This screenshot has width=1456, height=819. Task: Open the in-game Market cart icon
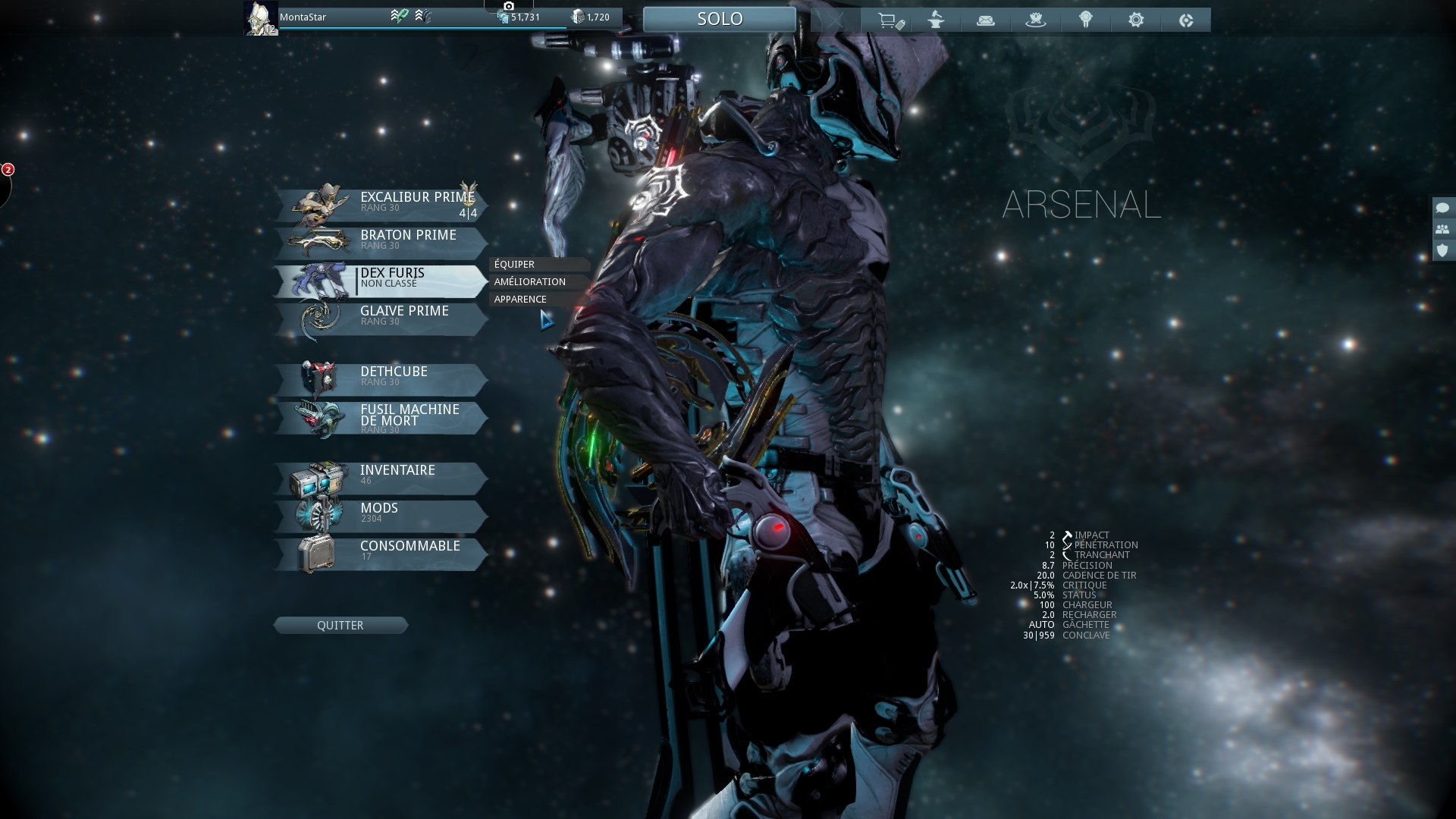point(891,20)
